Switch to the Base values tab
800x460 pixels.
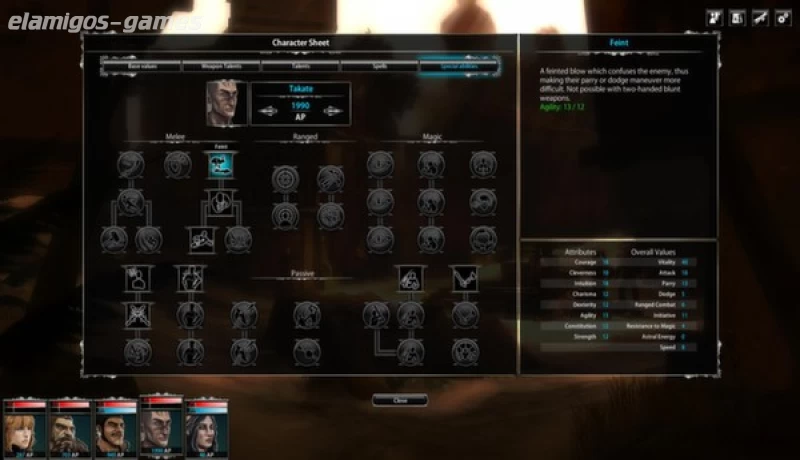coord(141,66)
